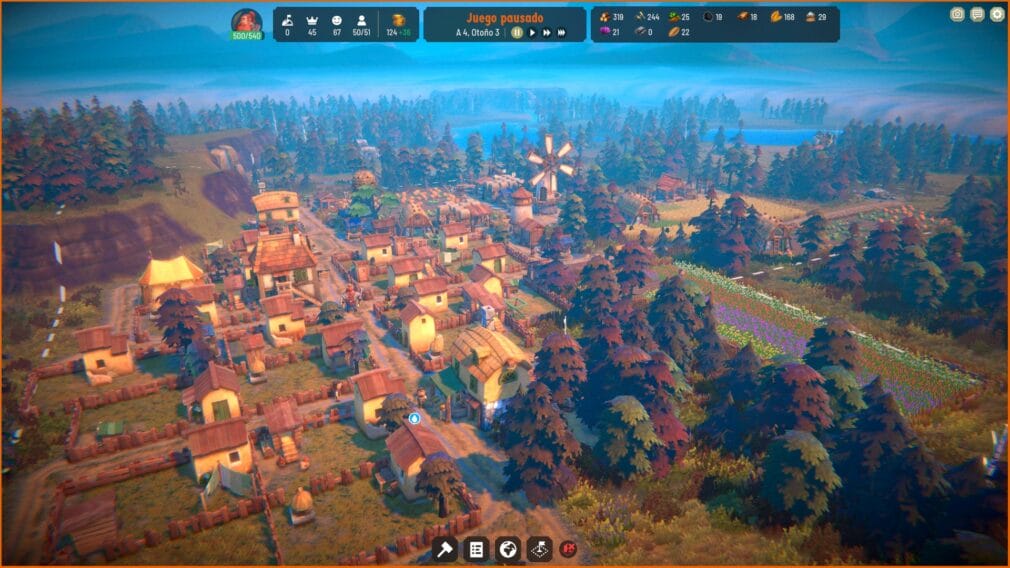Click the red round button in bottom toolbar
The height and width of the screenshot is (568, 1010).
tap(569, 548)
